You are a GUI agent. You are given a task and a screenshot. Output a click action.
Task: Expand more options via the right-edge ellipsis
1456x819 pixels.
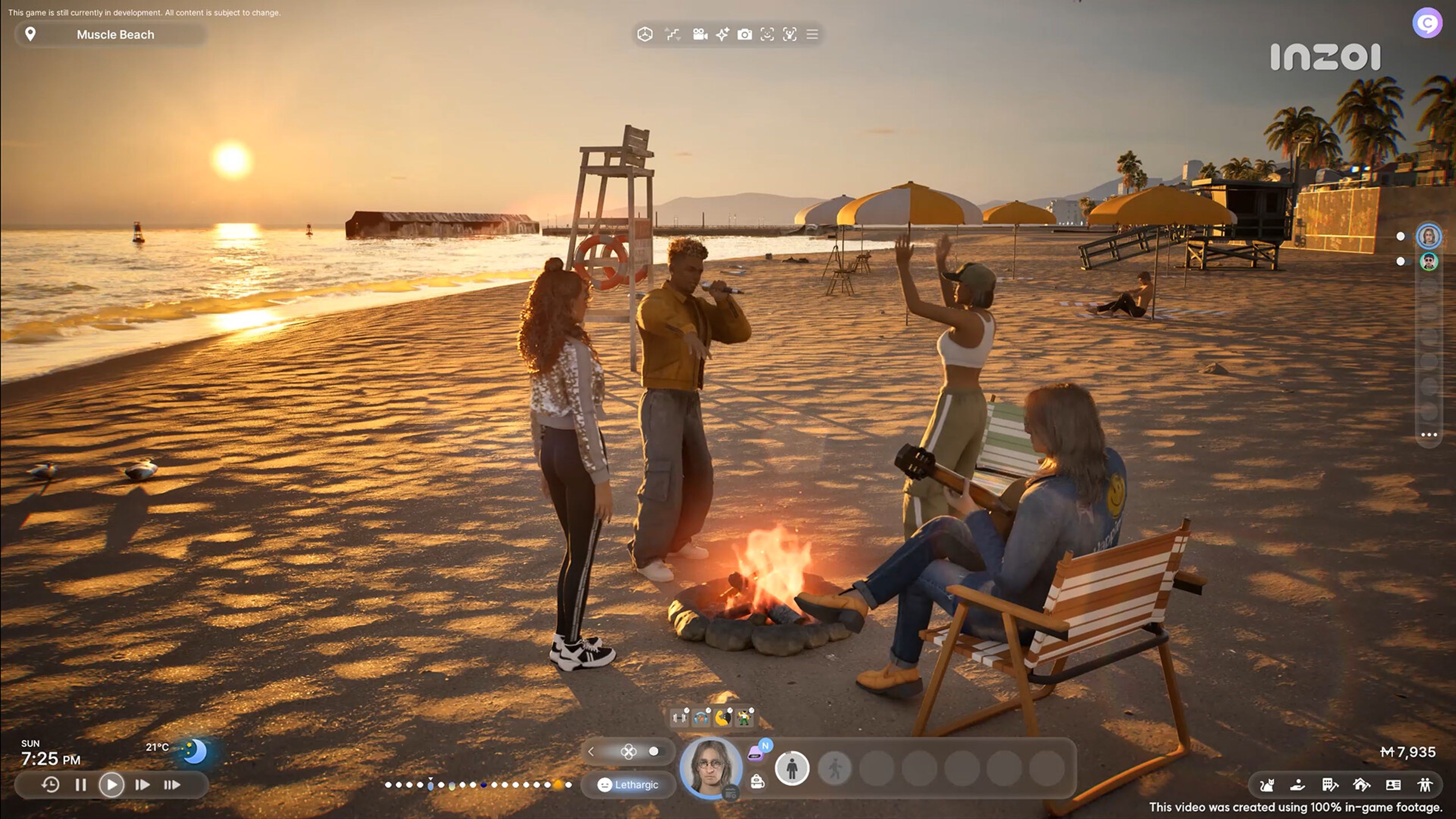tap(1430, 434)
